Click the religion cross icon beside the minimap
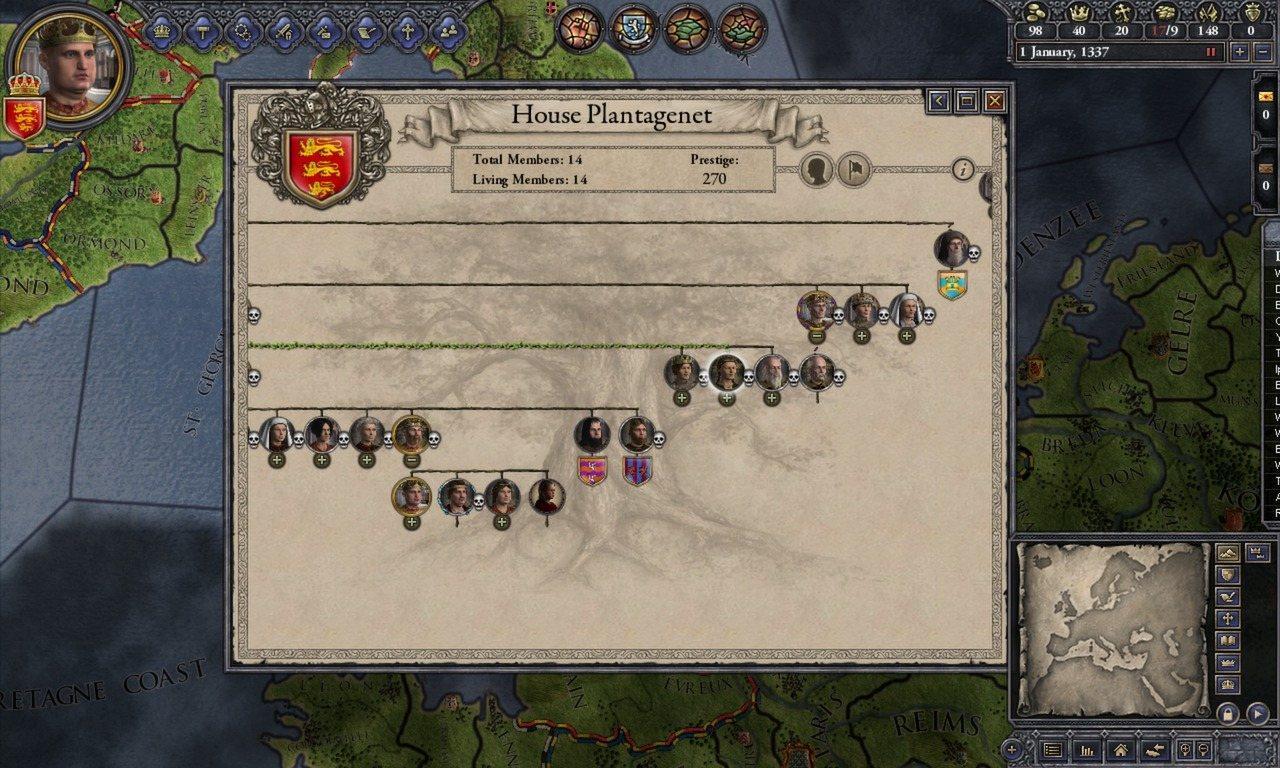Image resolution: width=1280 pixels, height=768 pixels. point(1227,618)
